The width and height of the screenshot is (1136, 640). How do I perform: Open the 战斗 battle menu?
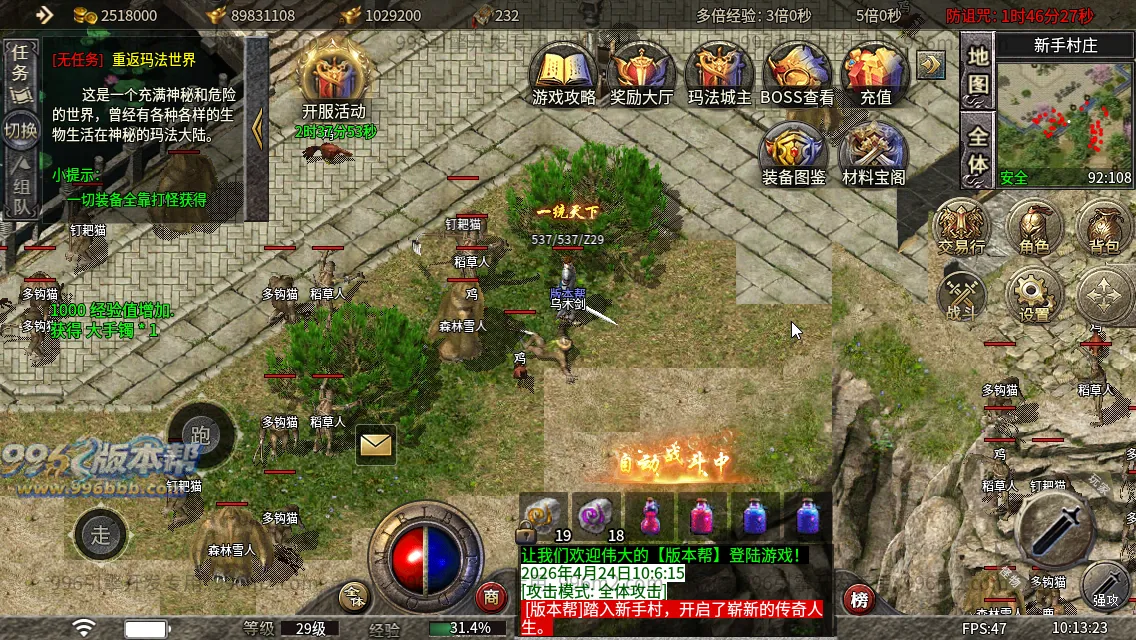click(x=961, y=295)
